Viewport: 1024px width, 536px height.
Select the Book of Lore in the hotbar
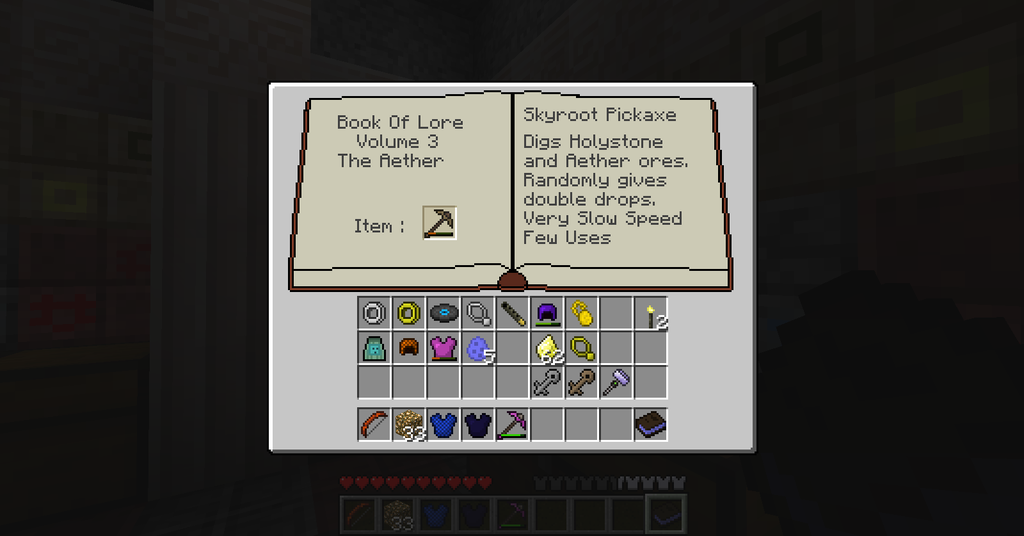[650, 425]
